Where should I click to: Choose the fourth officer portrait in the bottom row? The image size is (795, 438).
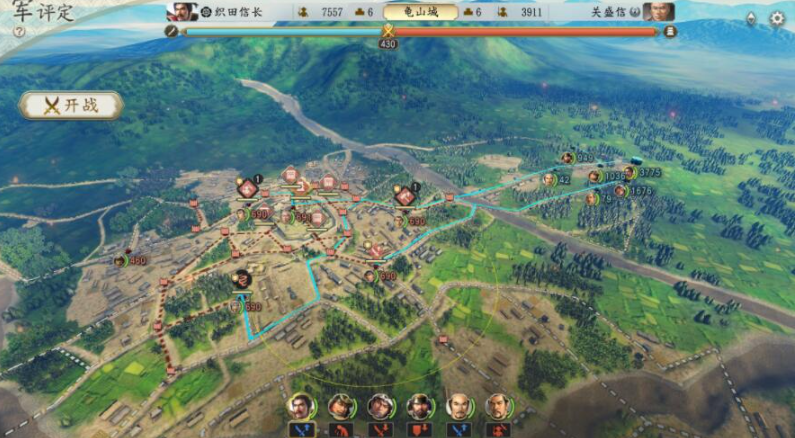[x=421, y=406]
